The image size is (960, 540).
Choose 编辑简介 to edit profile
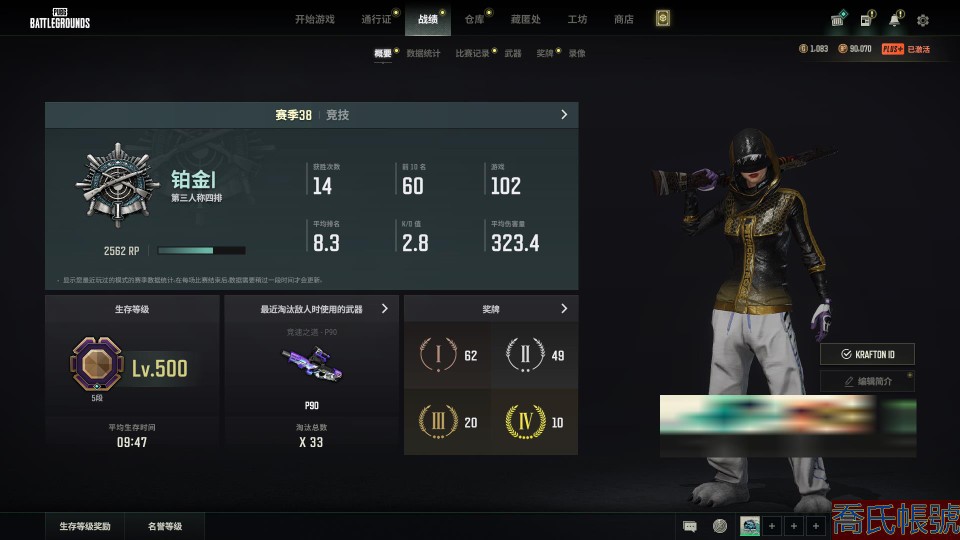(867, 381)
